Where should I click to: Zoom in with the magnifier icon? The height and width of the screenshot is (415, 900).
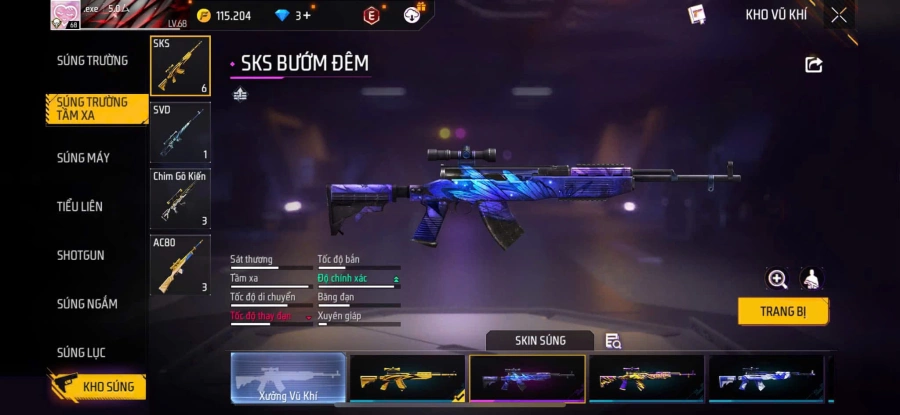(777, 279)
